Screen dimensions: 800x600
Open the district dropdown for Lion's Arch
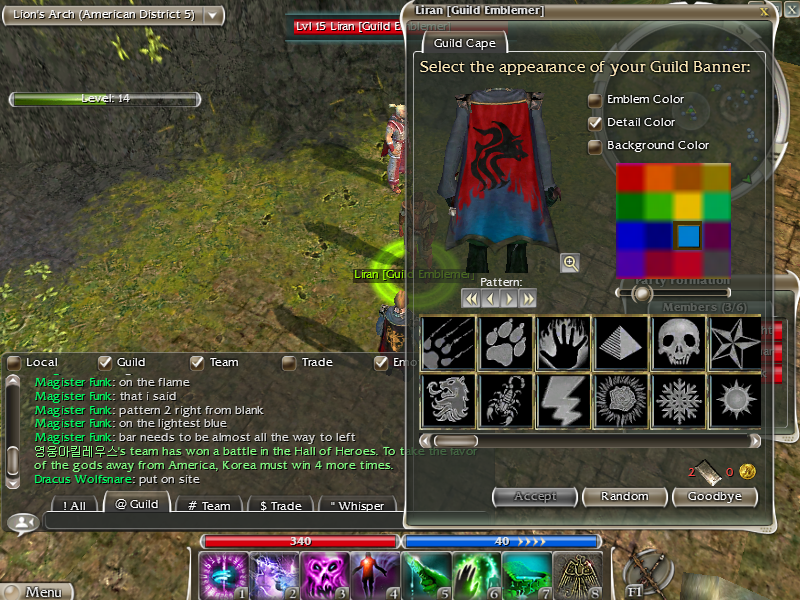click(x=214, y=15)
